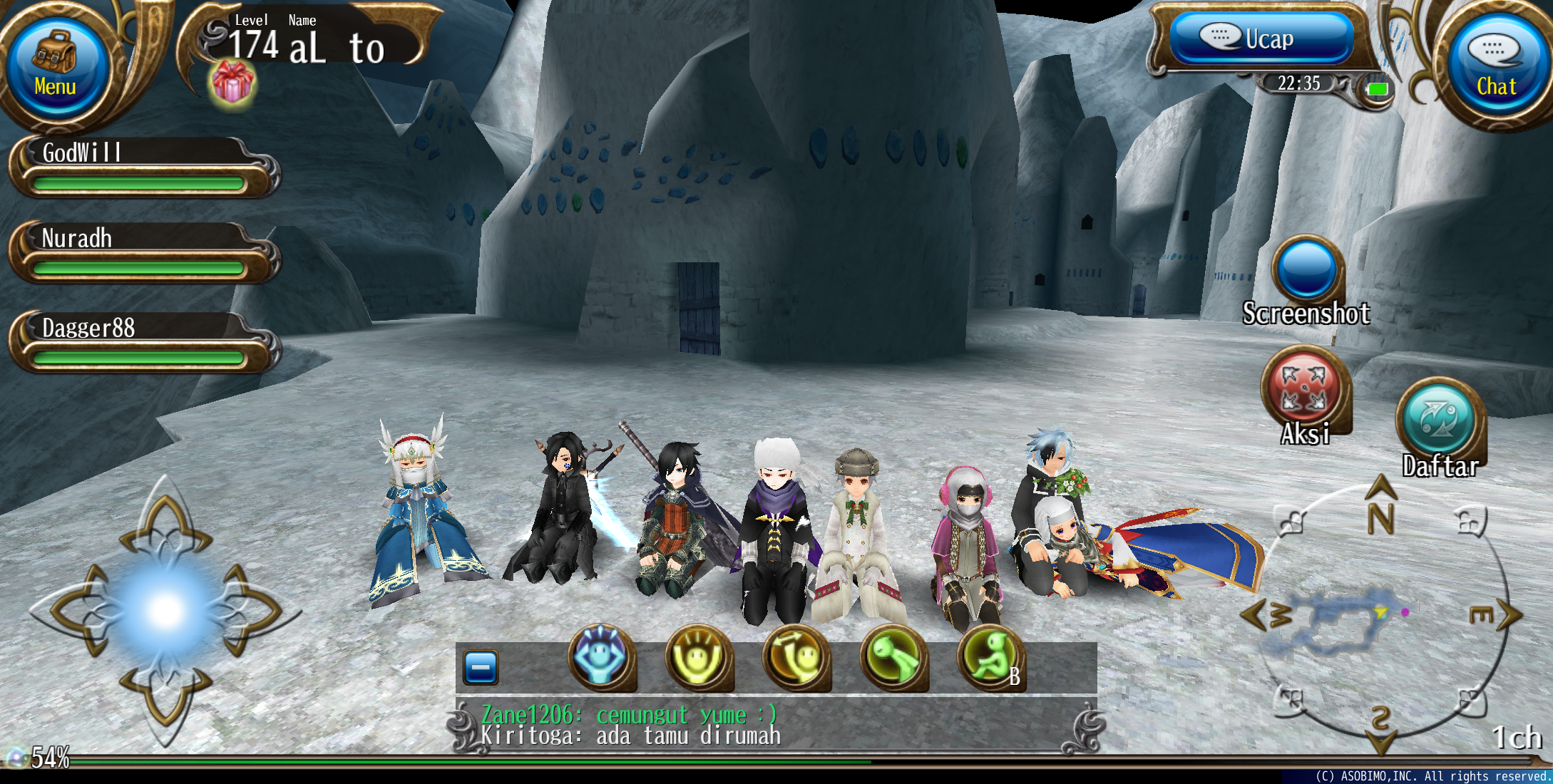Use the green sitting emote marked B

point(991,658)
